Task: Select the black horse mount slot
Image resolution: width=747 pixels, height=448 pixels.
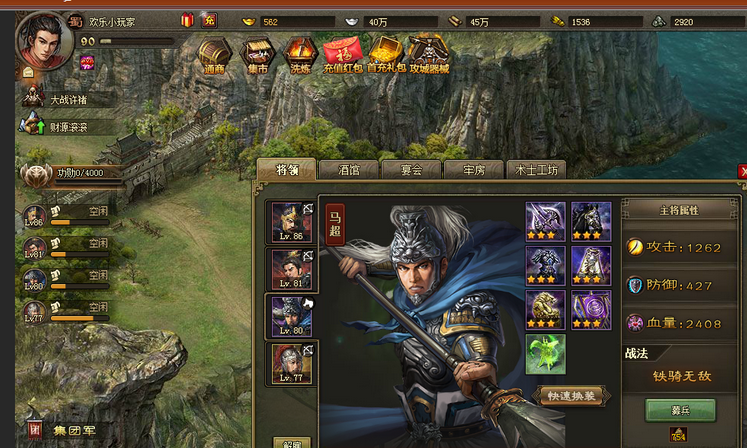Action: coord(590,221)
